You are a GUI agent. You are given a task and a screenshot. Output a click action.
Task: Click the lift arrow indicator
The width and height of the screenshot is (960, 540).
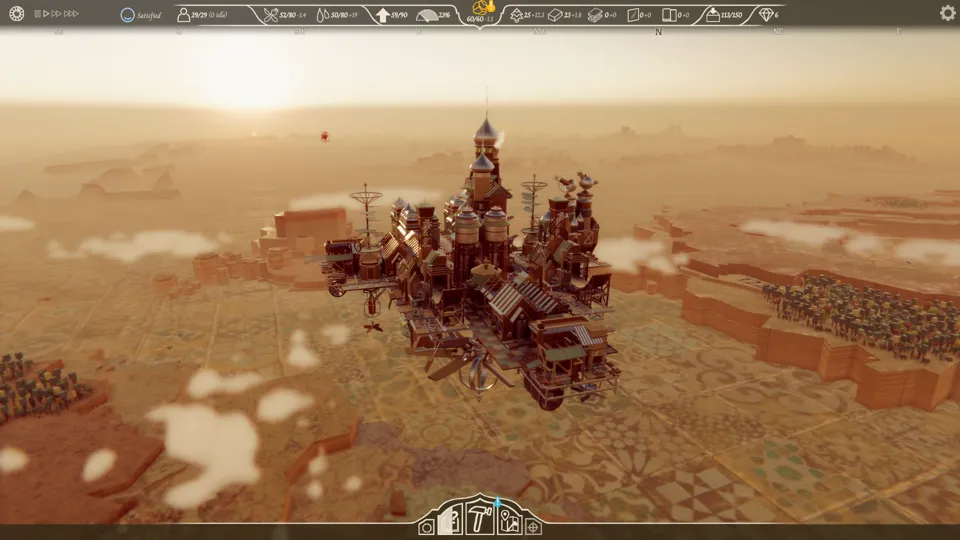(383, 15)
